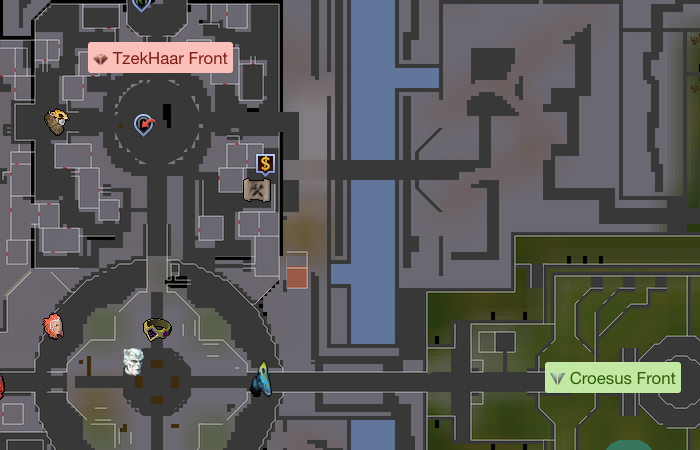This screenshot has width=700, height=450.
Task: Click the bank dollar-sign map marker
Action: pos(265,164)
